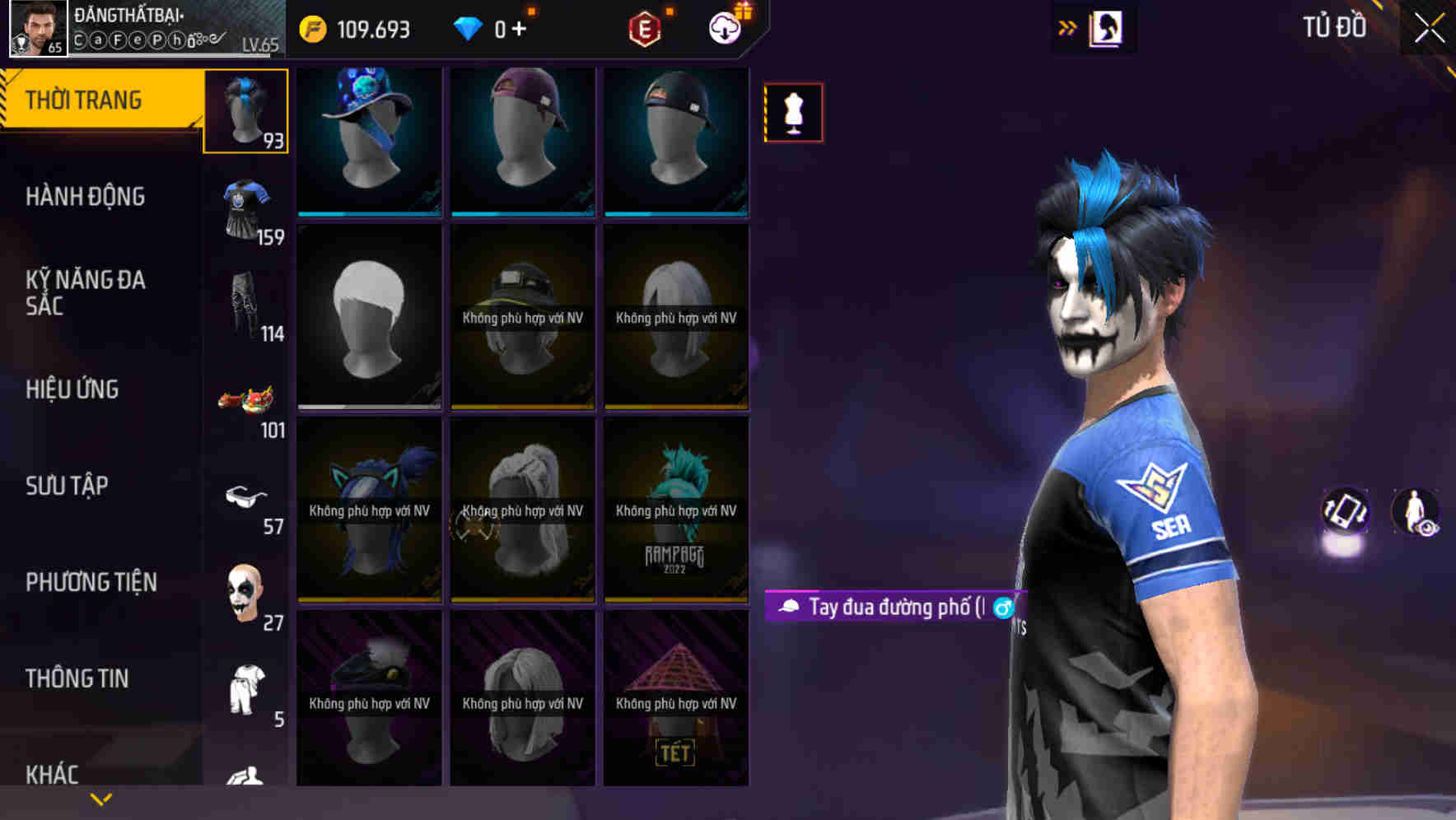Toggle the mannequin display icon

[793, 113]
